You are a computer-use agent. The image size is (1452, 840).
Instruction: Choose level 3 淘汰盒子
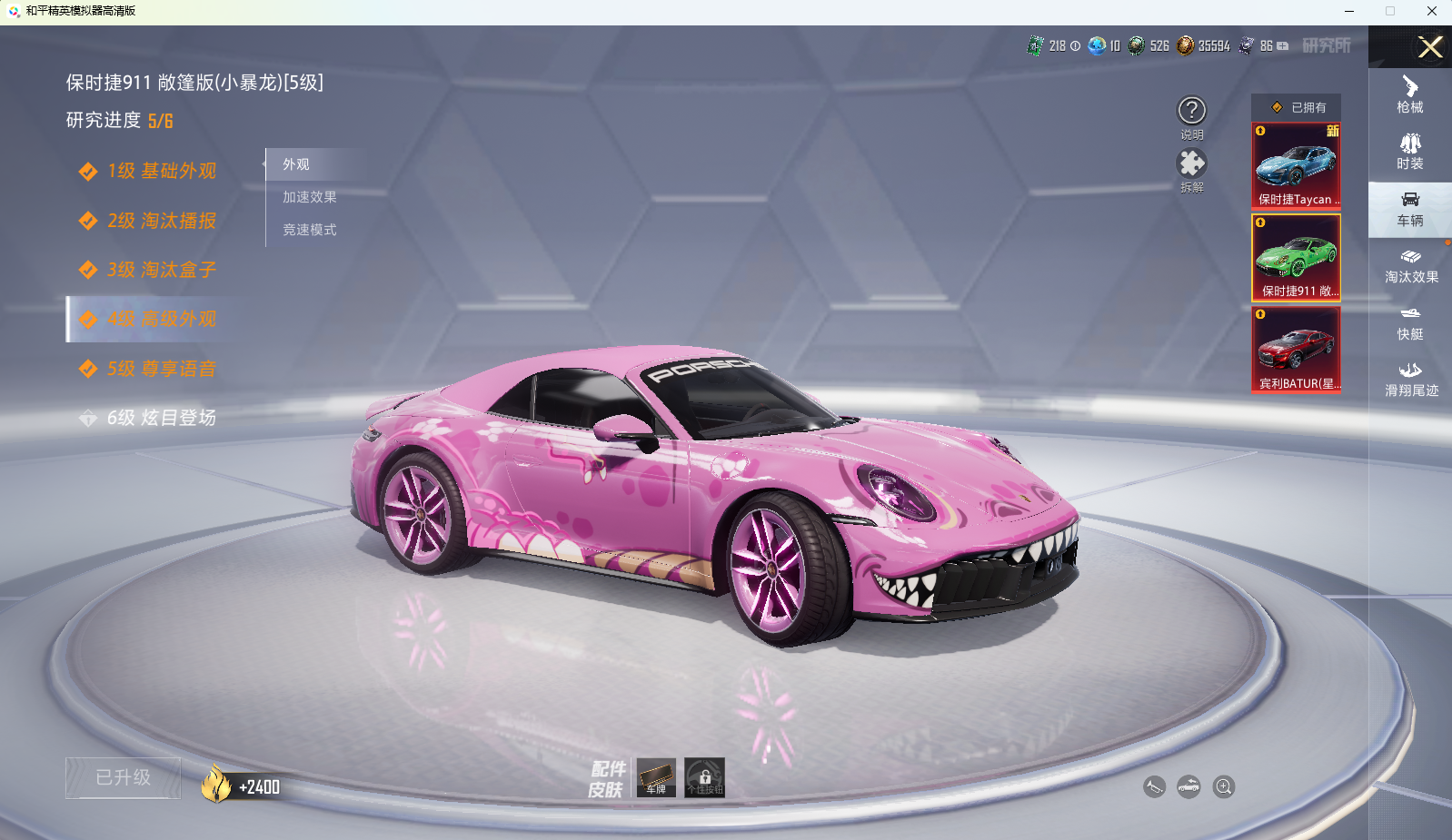[161, 270]
